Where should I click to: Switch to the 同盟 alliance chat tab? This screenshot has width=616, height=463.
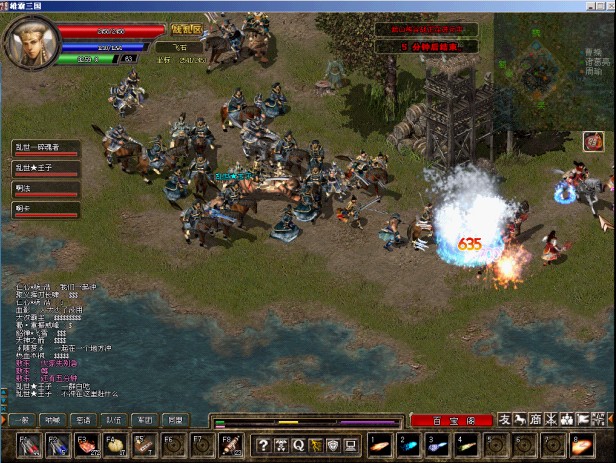[x=174, y=420]
